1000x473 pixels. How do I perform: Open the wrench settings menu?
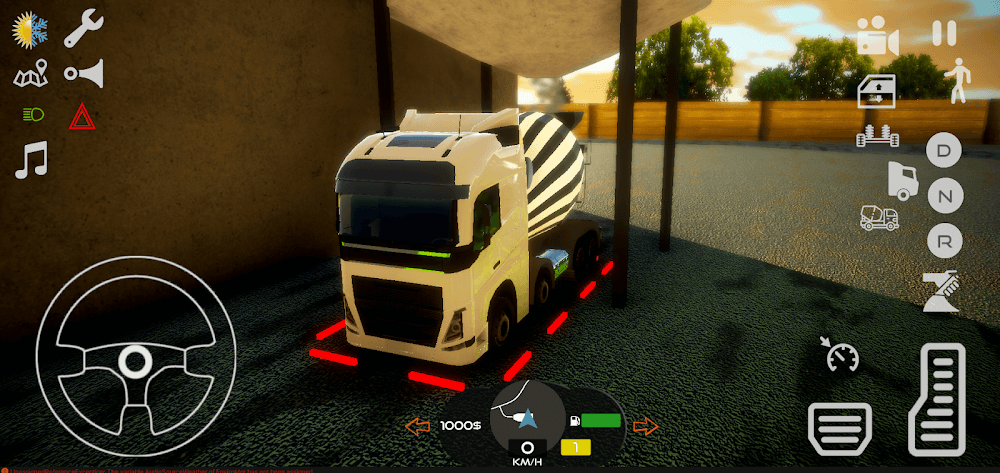point(84,29)
